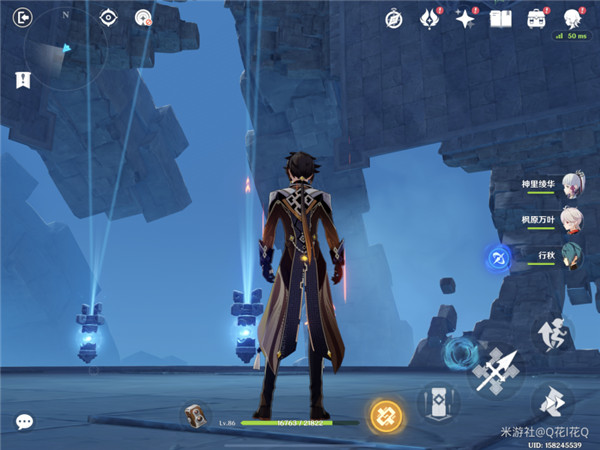Screen dimensions: 600x450
Task: Use the orange glowing gadget button
Action: [386, 415]
